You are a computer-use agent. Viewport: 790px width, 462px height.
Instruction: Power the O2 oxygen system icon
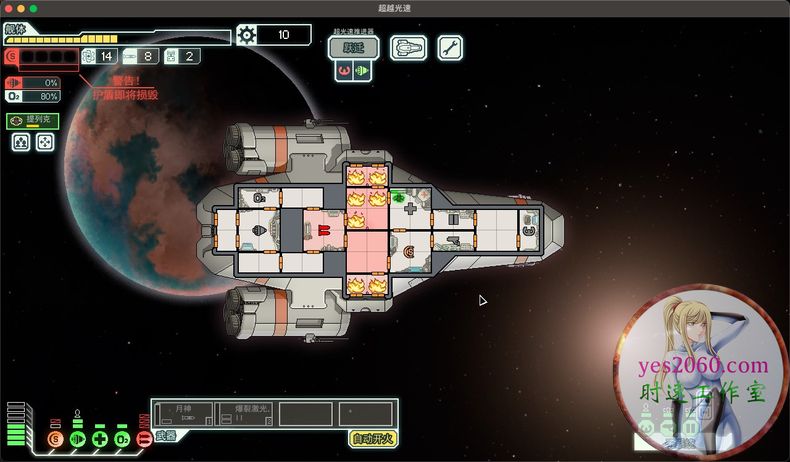pyautogui.click(x=122, y=438)
